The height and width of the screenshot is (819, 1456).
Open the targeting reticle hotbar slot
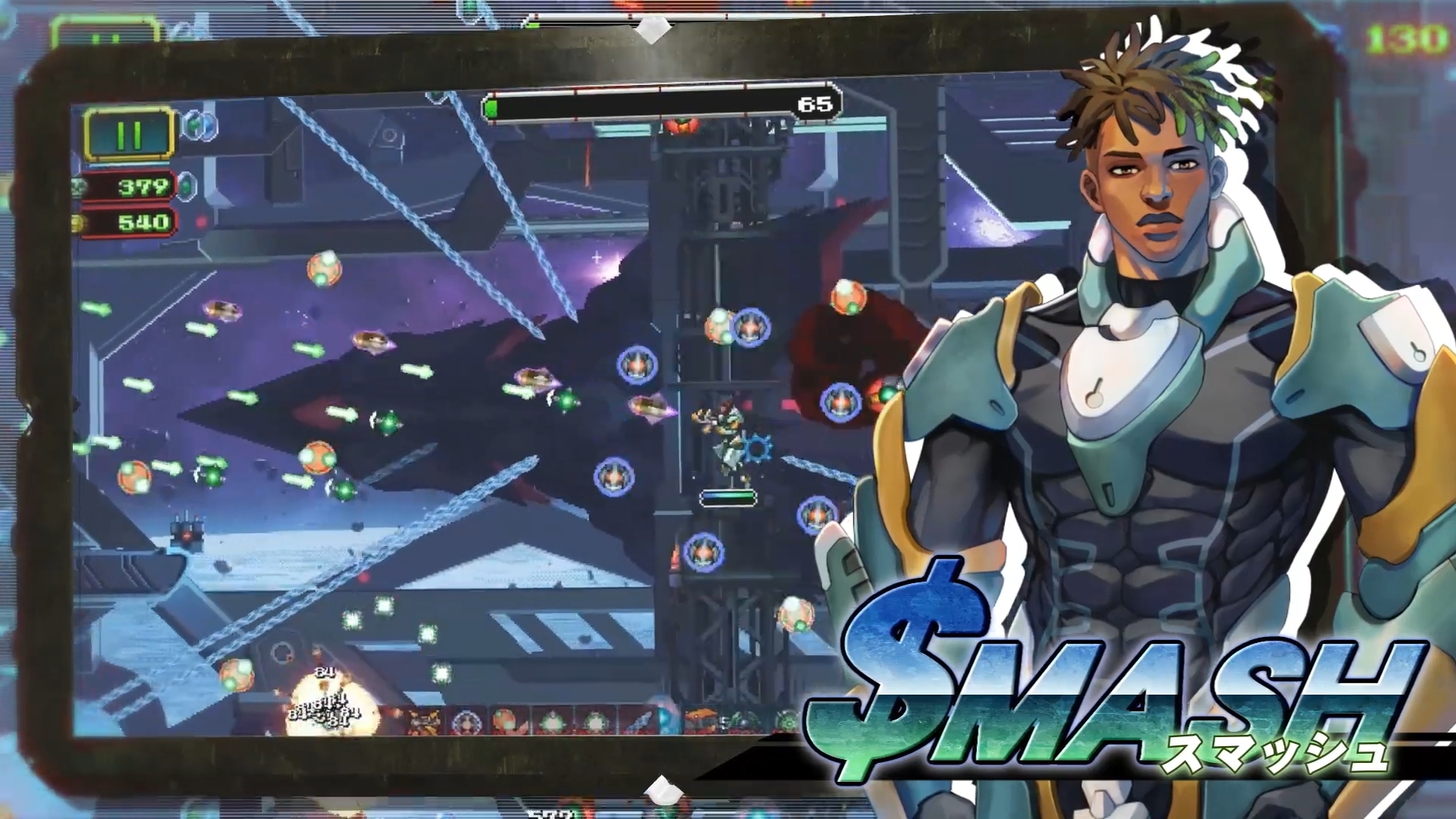466,720
